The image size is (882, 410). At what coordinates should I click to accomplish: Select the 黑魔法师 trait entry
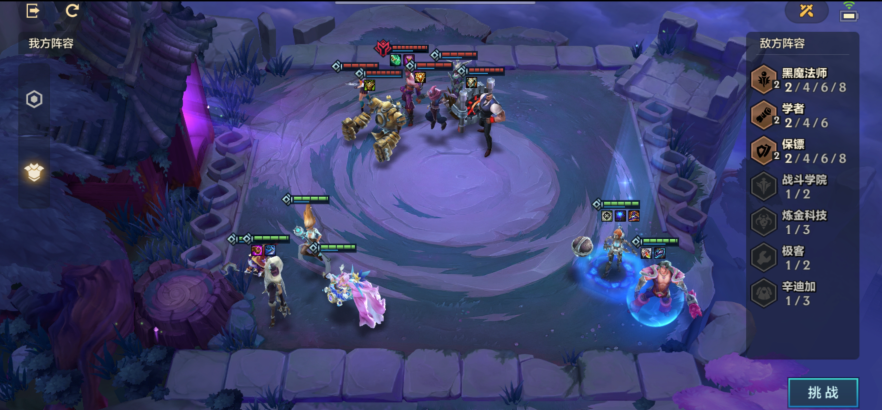click(802, 80)
